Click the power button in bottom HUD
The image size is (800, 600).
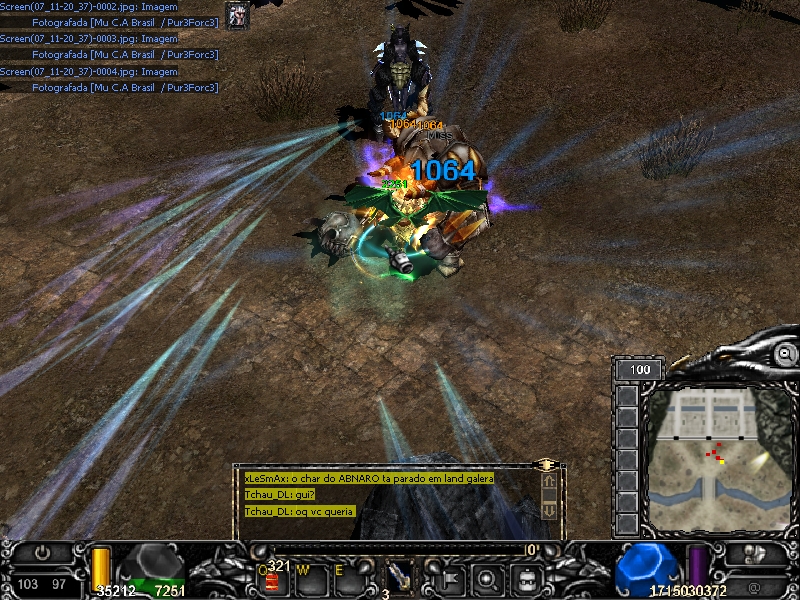[43, 552]
